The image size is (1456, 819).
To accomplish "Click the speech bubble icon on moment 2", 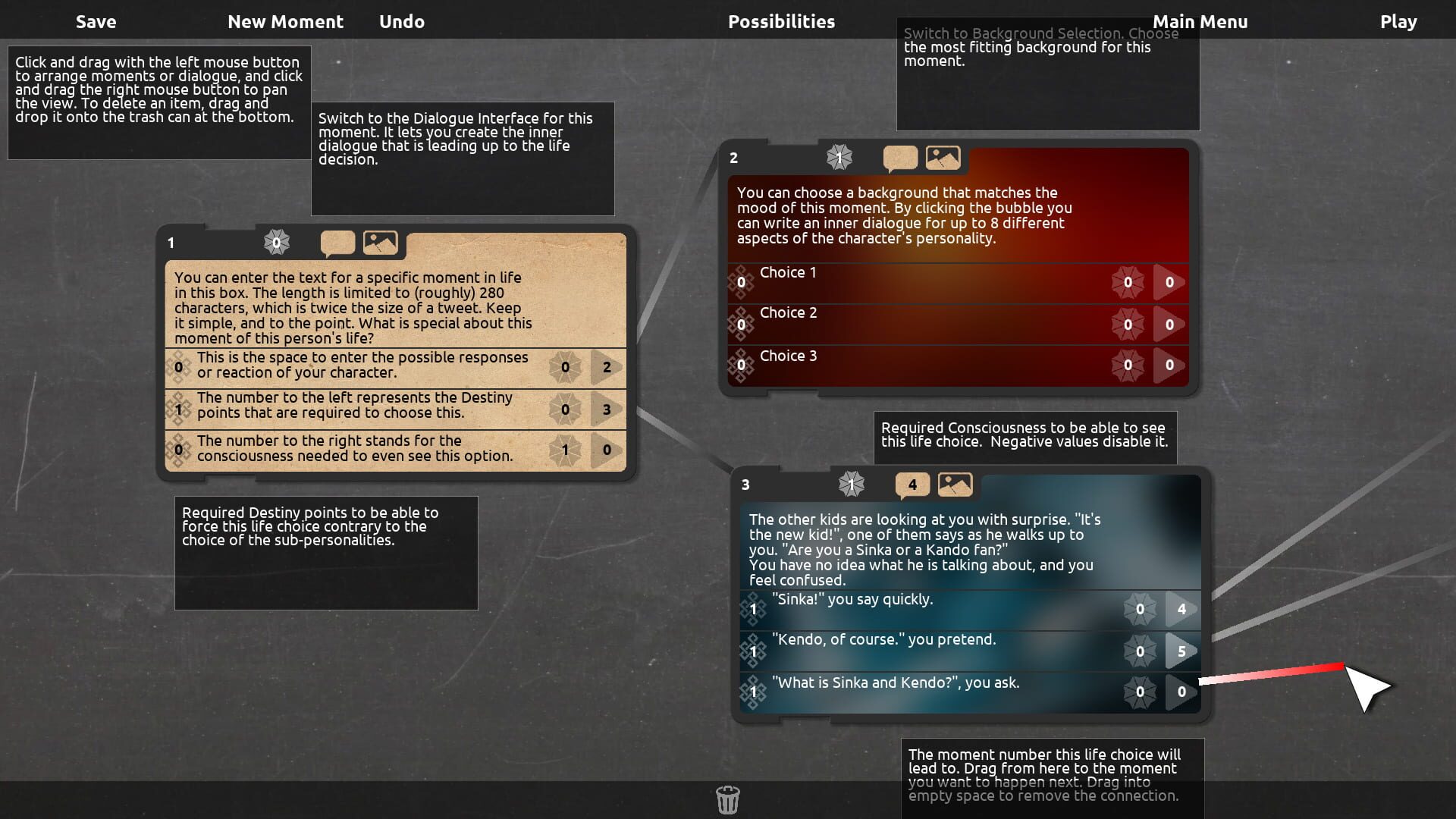I will (x=899, y=158).
